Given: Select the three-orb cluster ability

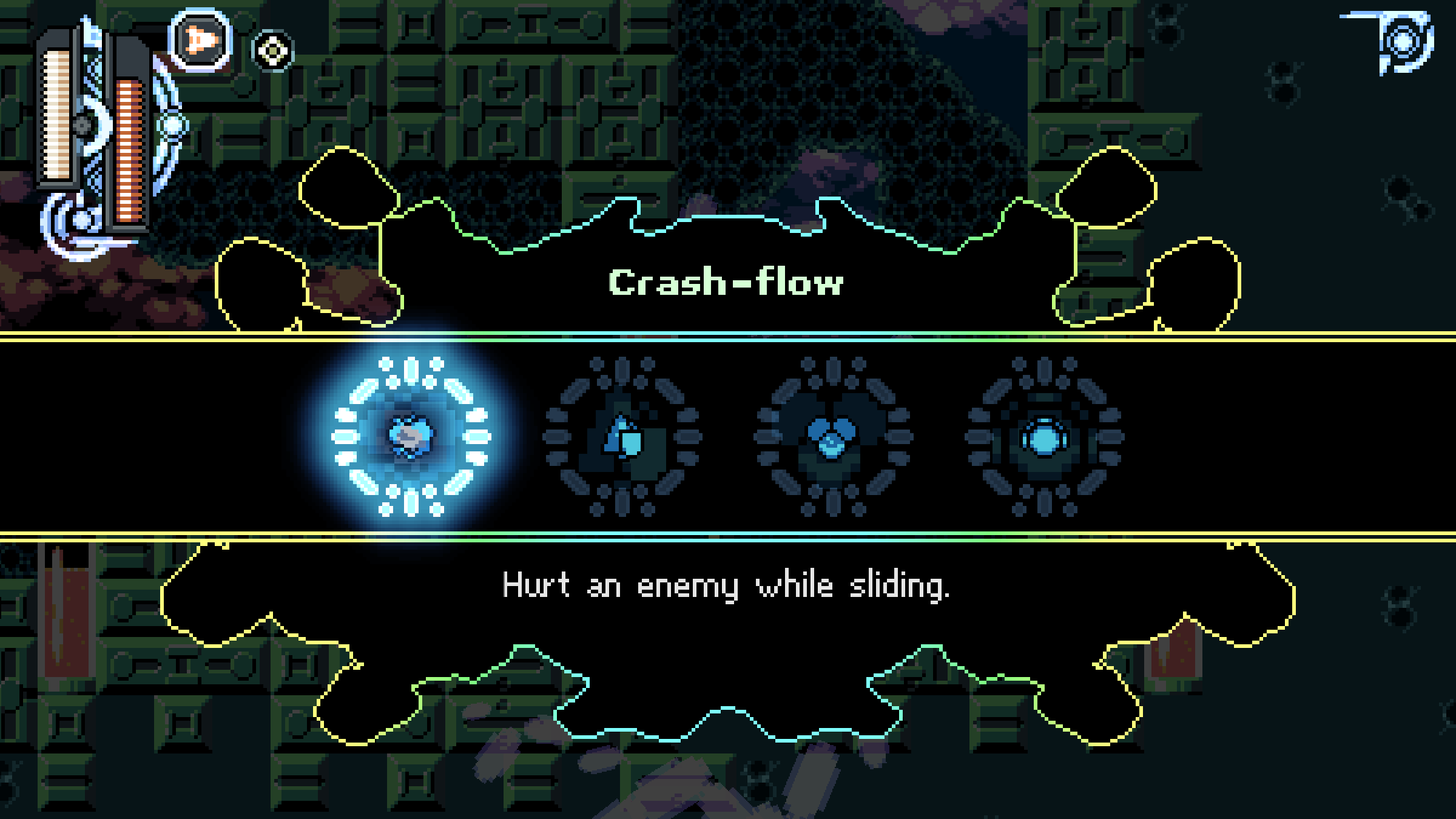Looking at the screenshot, I should pos(832,436).
